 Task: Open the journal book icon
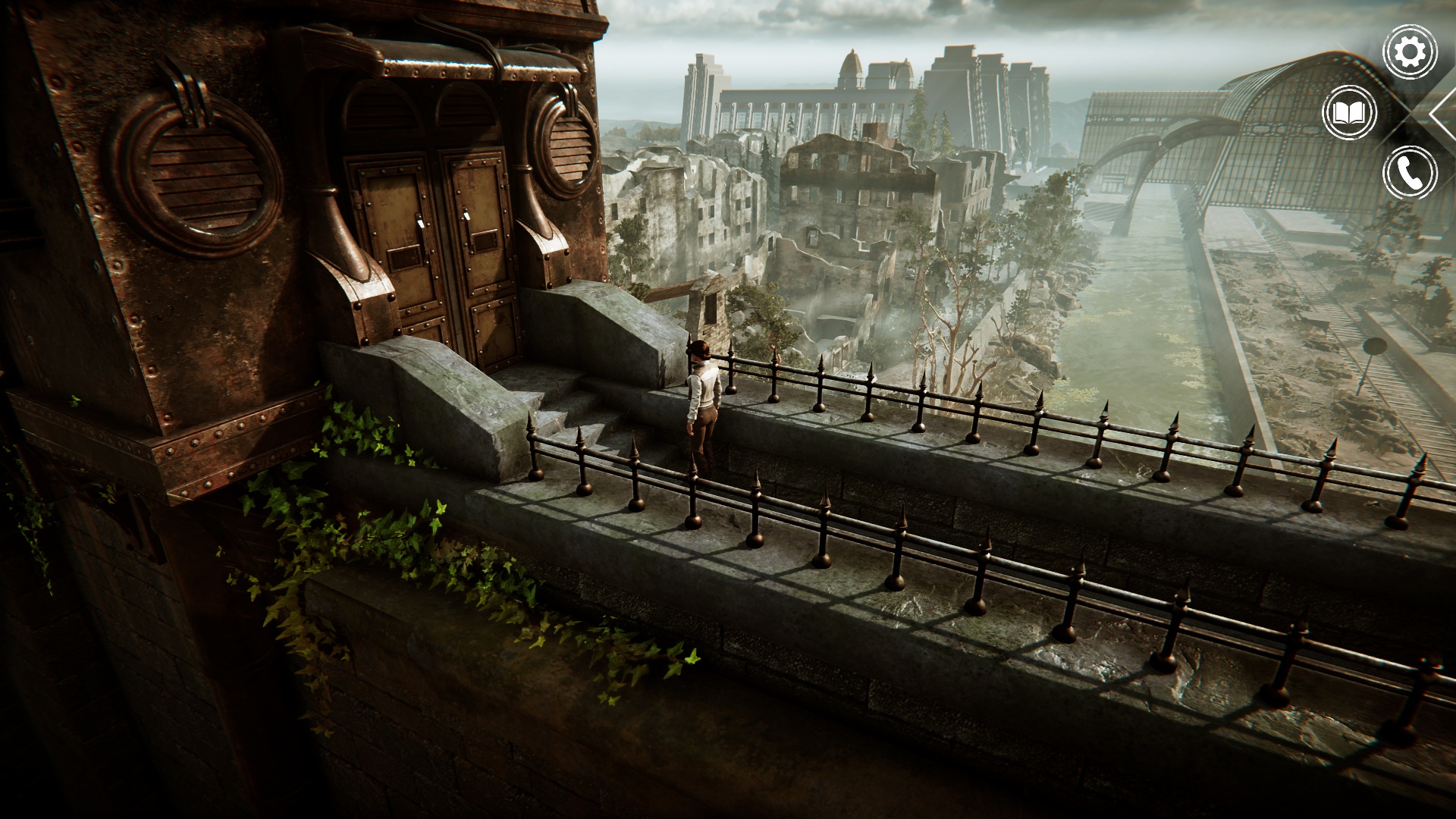coord(1349,114)
